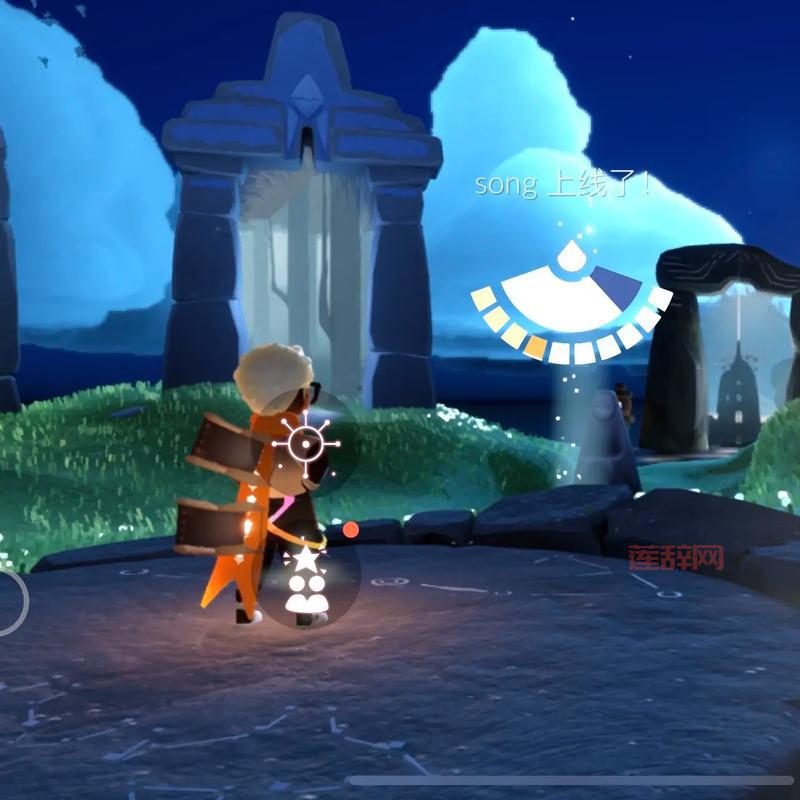Tap the sun-shaped call icon
The image size is (800, 800).
[307, 442]
